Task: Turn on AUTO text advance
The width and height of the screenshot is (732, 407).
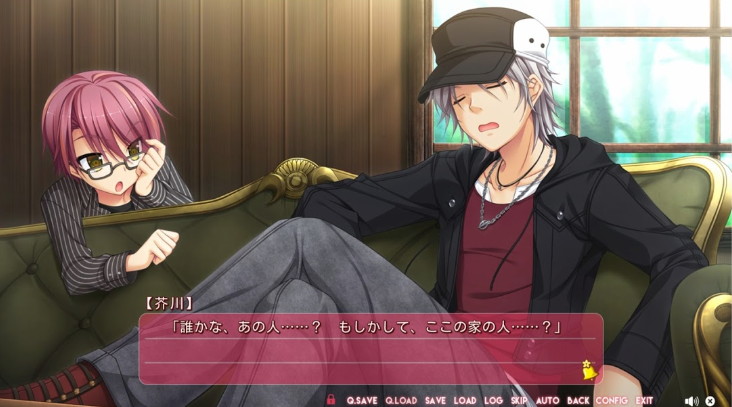Action: click(x=548, y=401)
